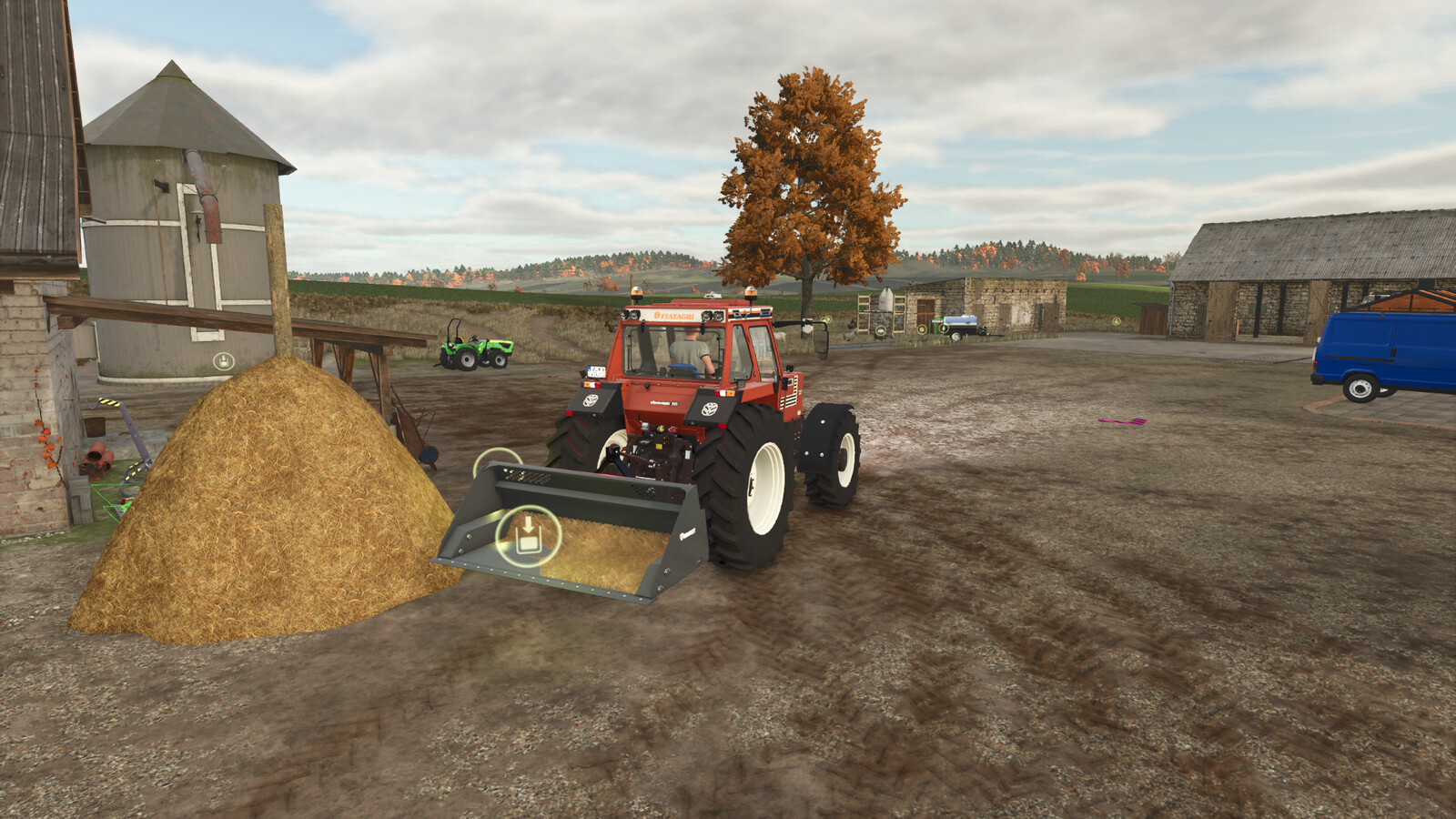
Task: Click the interaction circle beside the pigsty ladder
Action: (x=881, y=330)
